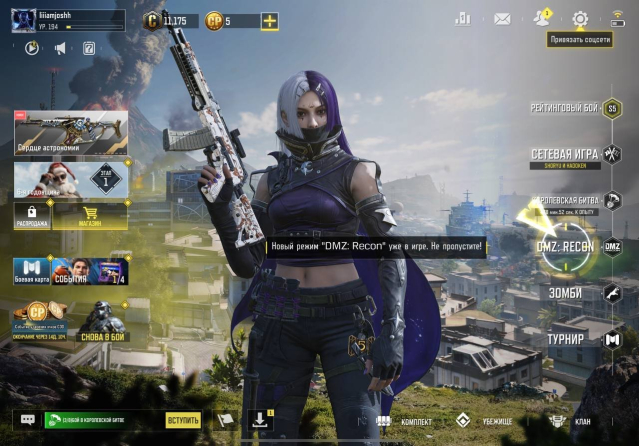Viewport: 639px width, 446px height.
Task: Open the "Боевая карта" battle pass
Action: coord(31,271)
